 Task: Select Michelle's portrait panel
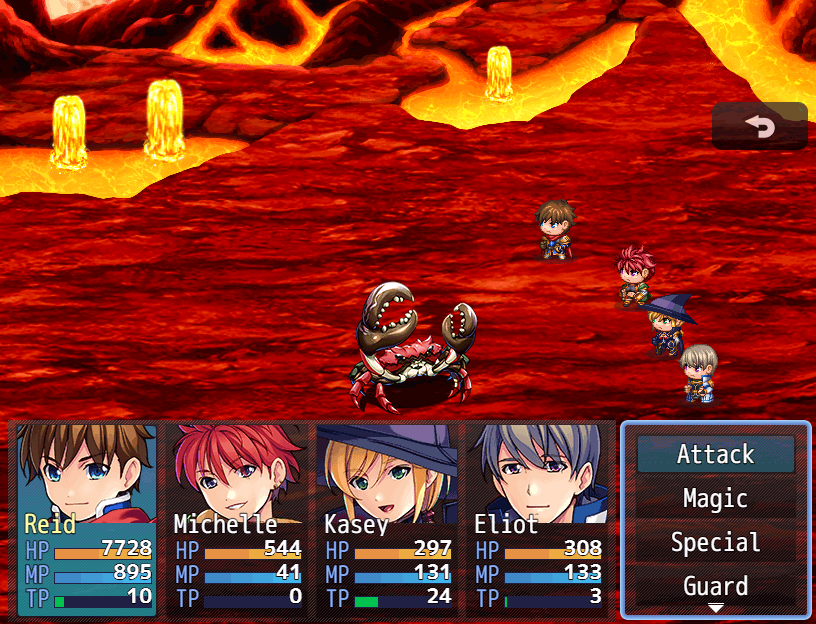237,519
